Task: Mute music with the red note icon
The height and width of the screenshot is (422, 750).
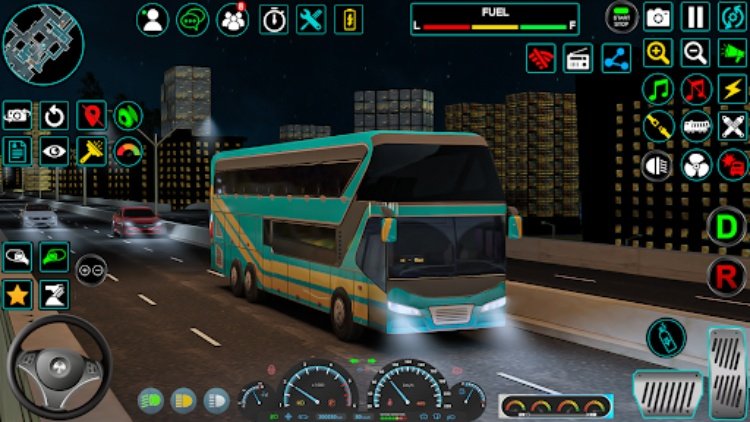Action: (x=696, y=90)
